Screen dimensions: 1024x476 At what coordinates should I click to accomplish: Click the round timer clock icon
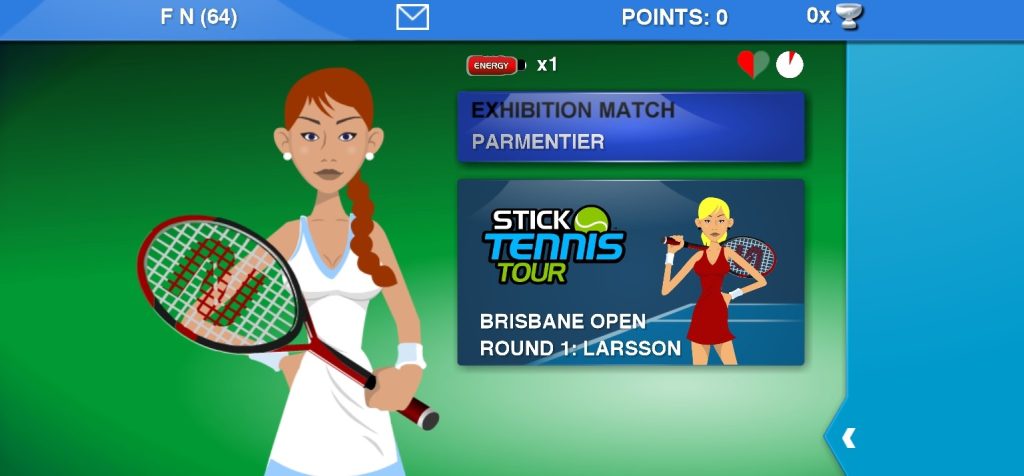pos(790,65)
